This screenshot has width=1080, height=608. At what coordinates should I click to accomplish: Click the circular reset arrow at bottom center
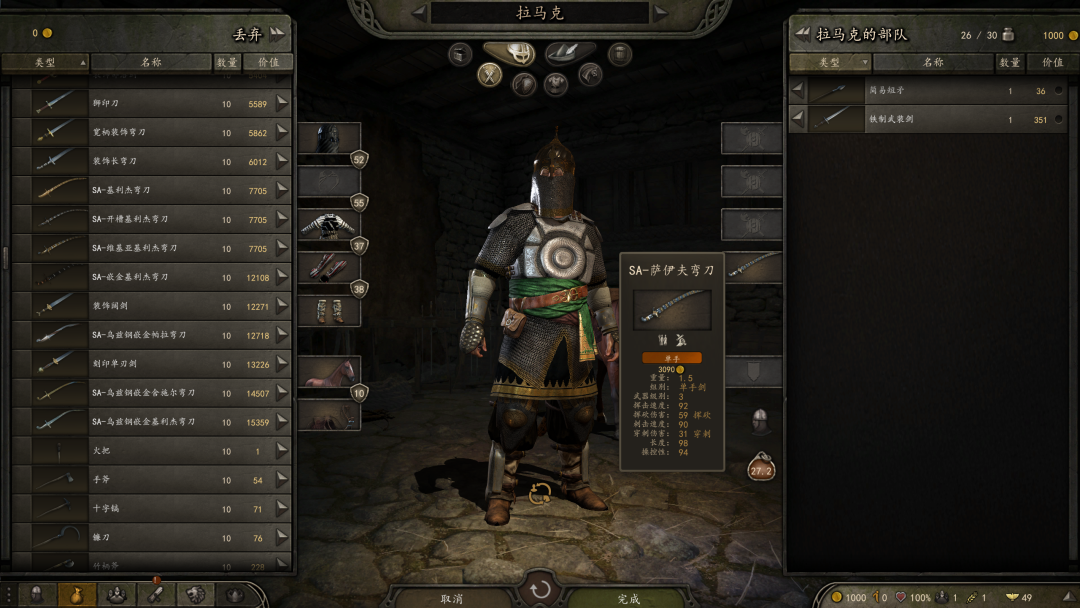[540, 589]
